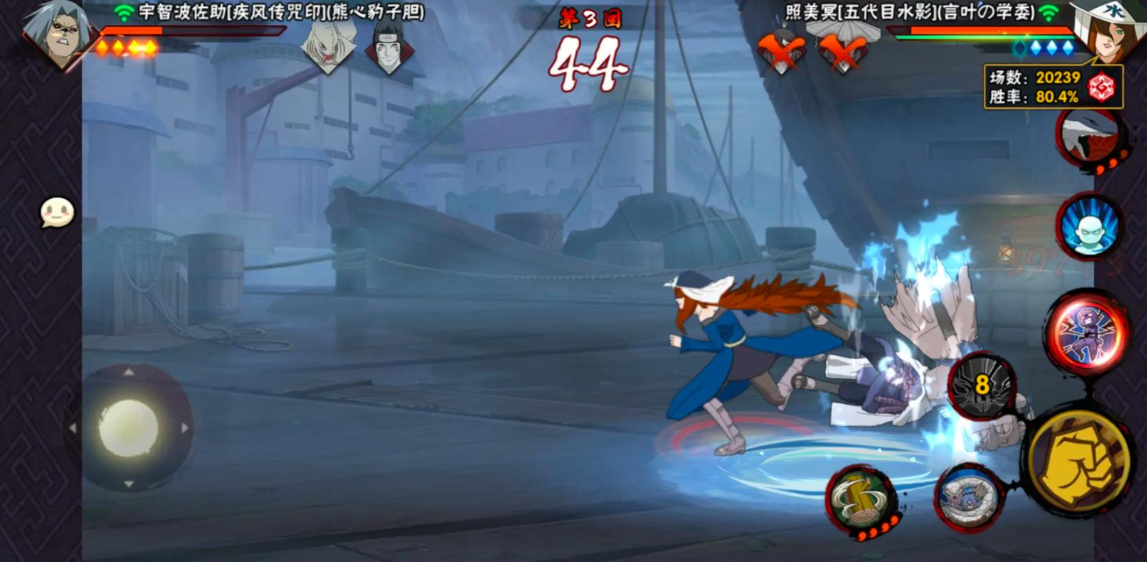The image size is (1147, 562).
Task: View the left player's Sasuke portrait
Action: 55,32
